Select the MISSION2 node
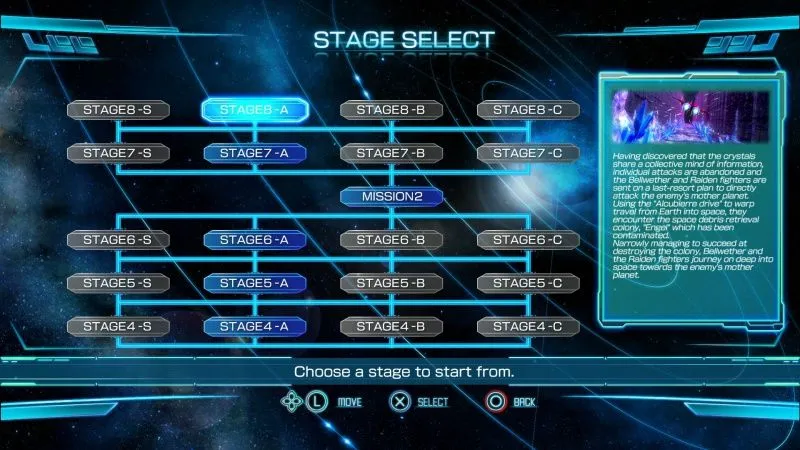 (x=391, y=196)
